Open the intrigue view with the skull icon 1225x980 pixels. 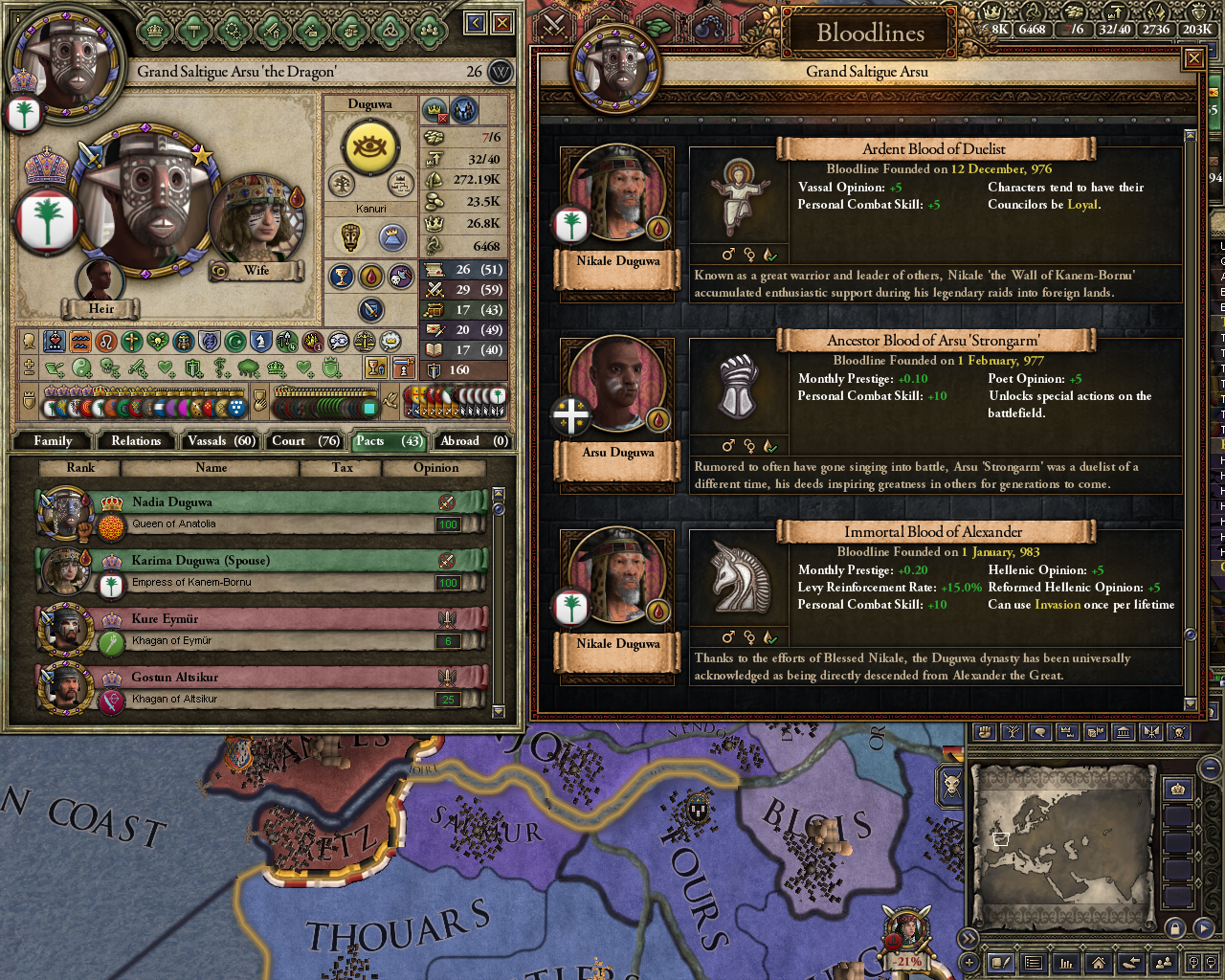tap(1179, 732)
